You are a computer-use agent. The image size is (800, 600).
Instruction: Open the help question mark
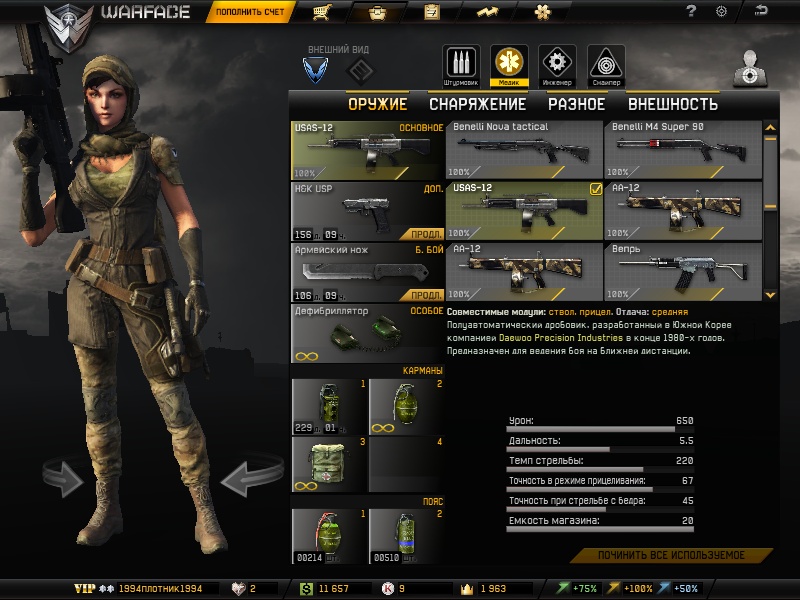[691, 11]
